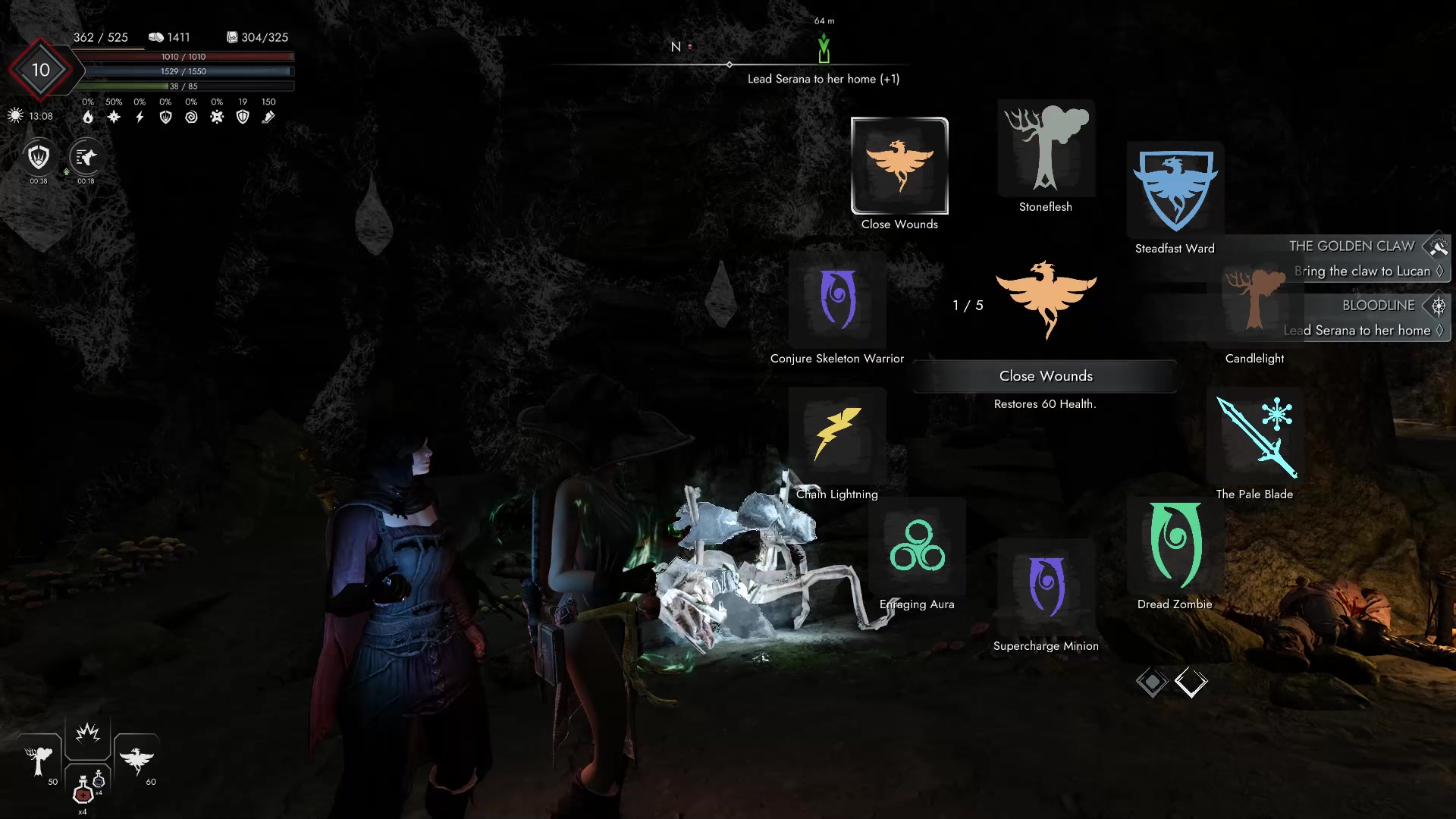
Task: Toggle the Golden Claw quest tracker
Action: pyautogui.click(x=1438, y=246)
